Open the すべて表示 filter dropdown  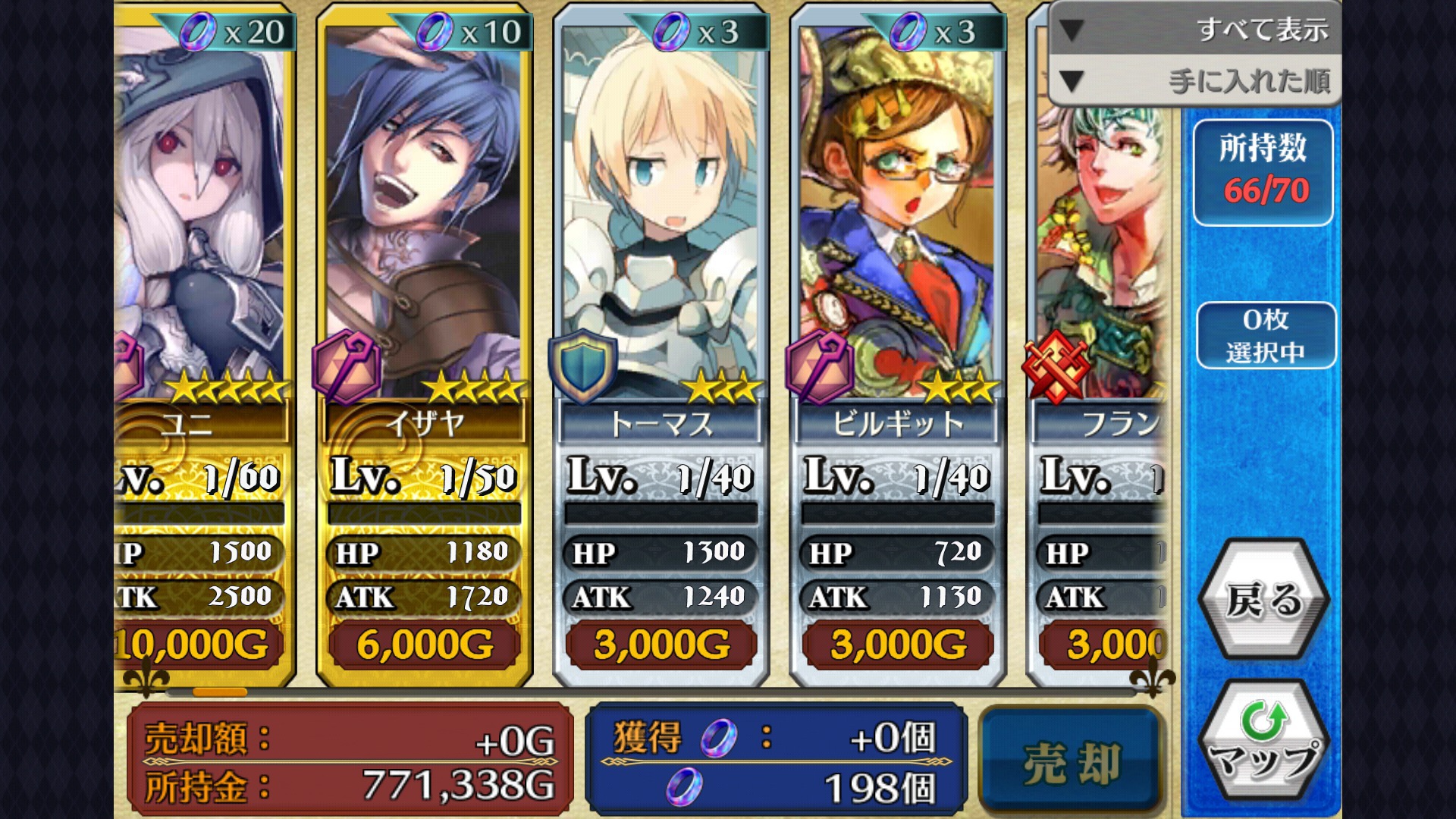(x=1195, y=29)
